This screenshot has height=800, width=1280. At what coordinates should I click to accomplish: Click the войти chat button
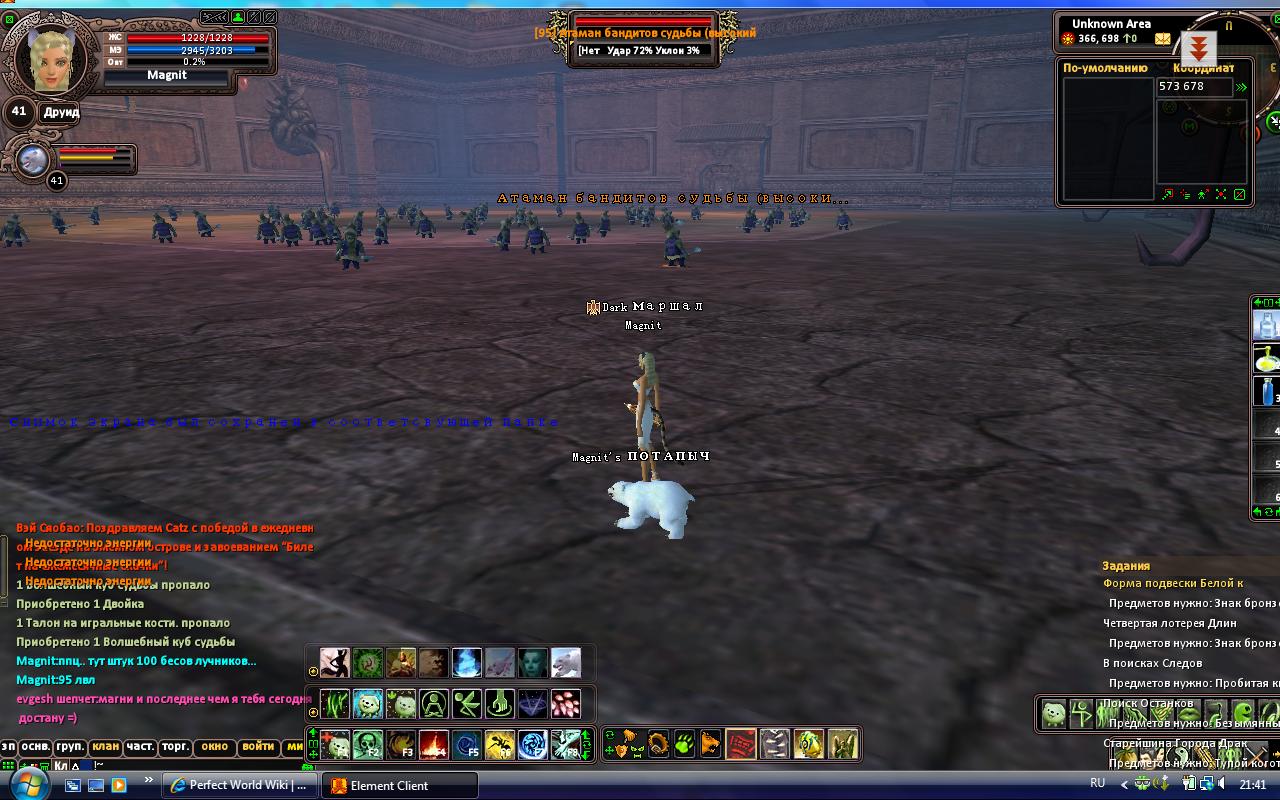[x=258, y=747]
